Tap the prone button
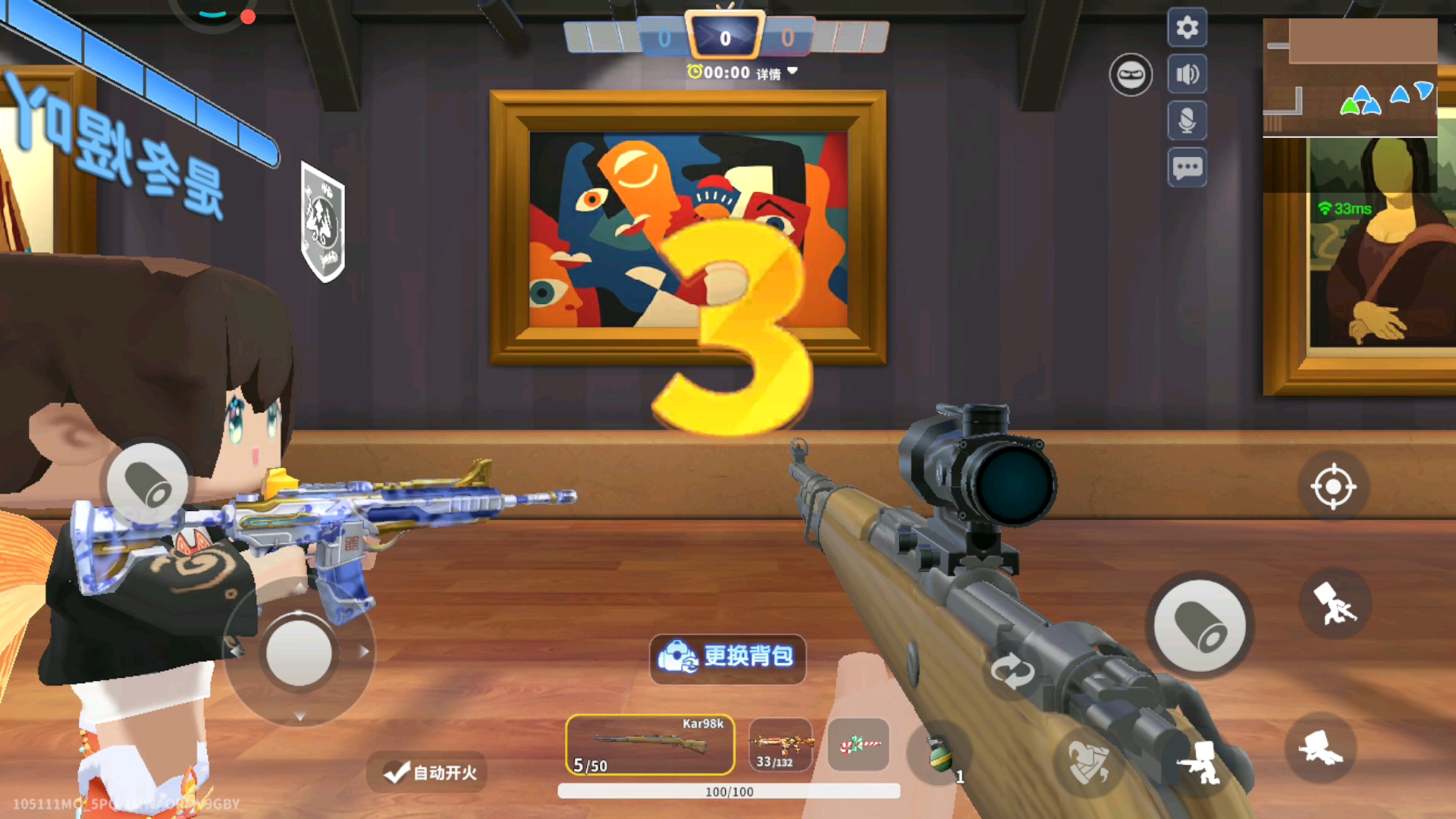The image size is (1456, 819). (x=1320, y=748)
